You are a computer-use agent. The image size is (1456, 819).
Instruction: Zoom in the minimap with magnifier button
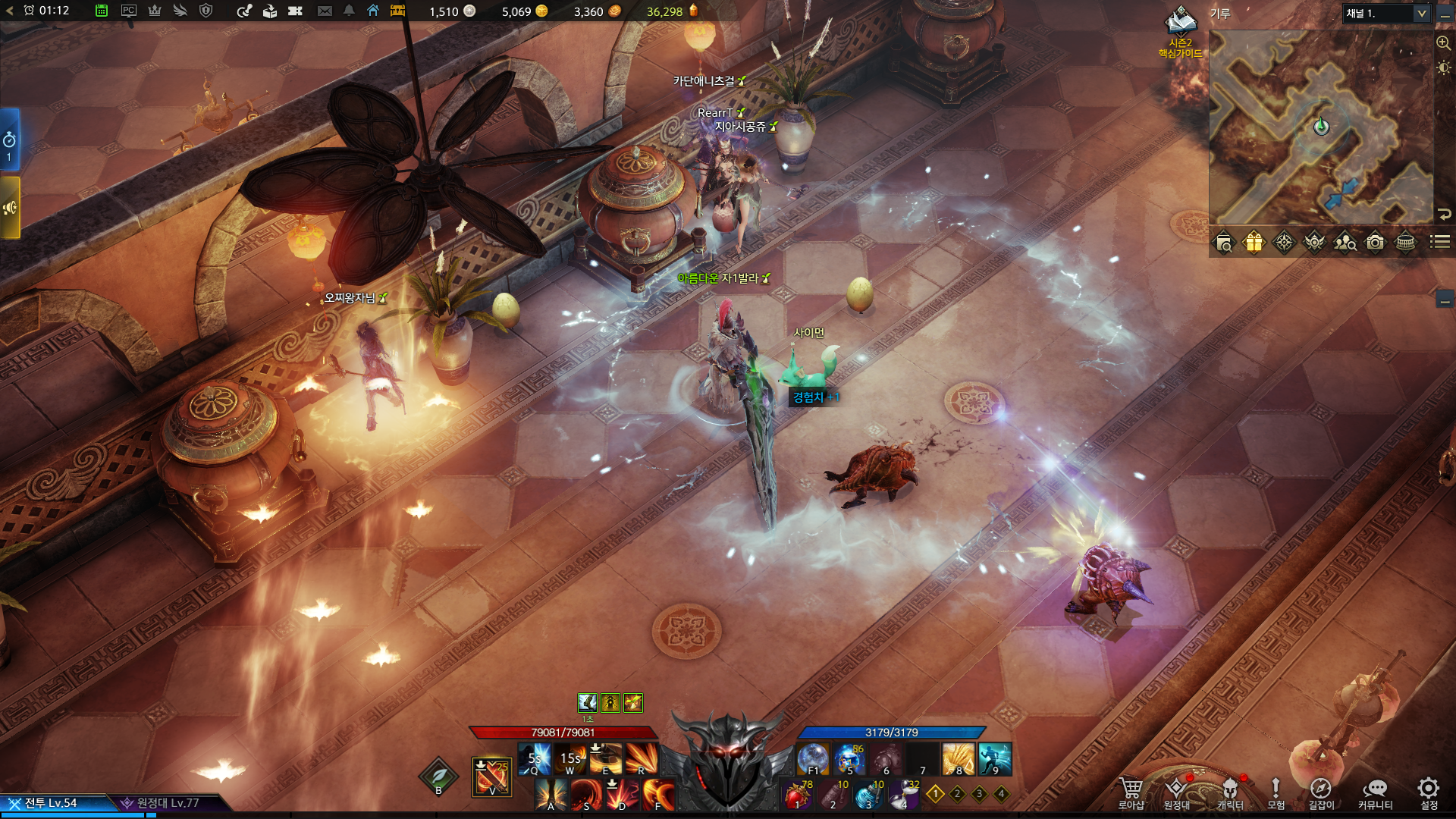[1443, 43]
